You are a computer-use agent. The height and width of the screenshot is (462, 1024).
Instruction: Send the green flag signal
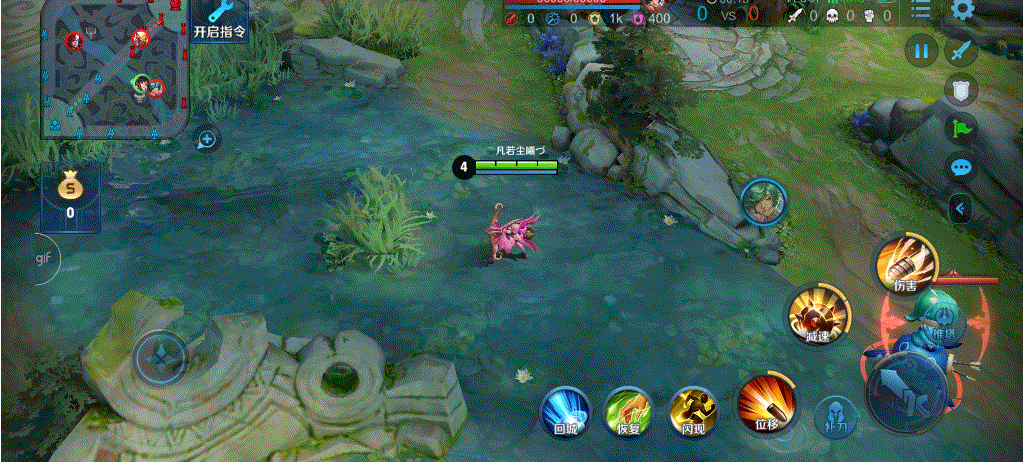(x=961, y=128)
